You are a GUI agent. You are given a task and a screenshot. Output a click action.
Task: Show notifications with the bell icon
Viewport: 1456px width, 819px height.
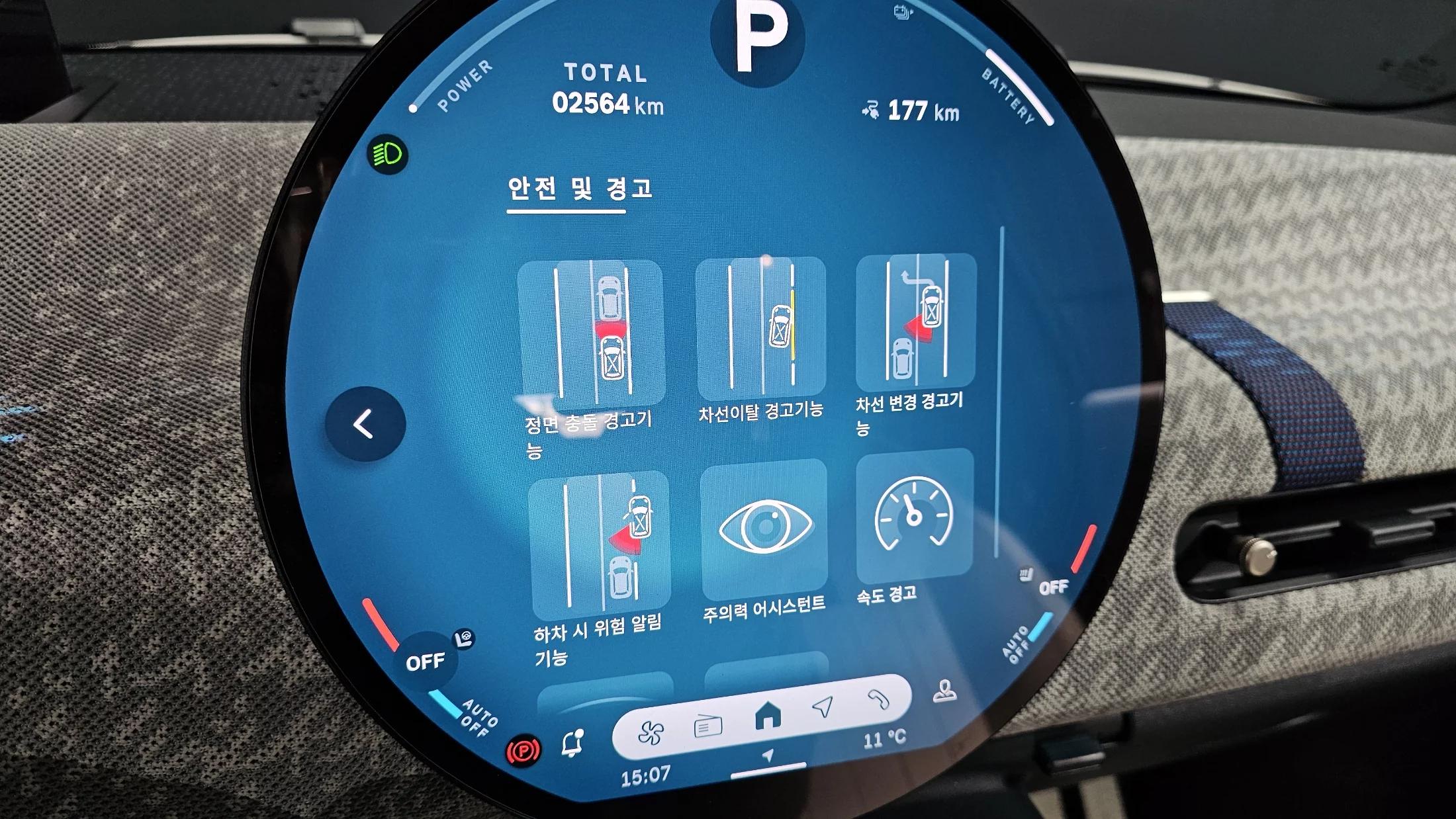click(572, 744)
